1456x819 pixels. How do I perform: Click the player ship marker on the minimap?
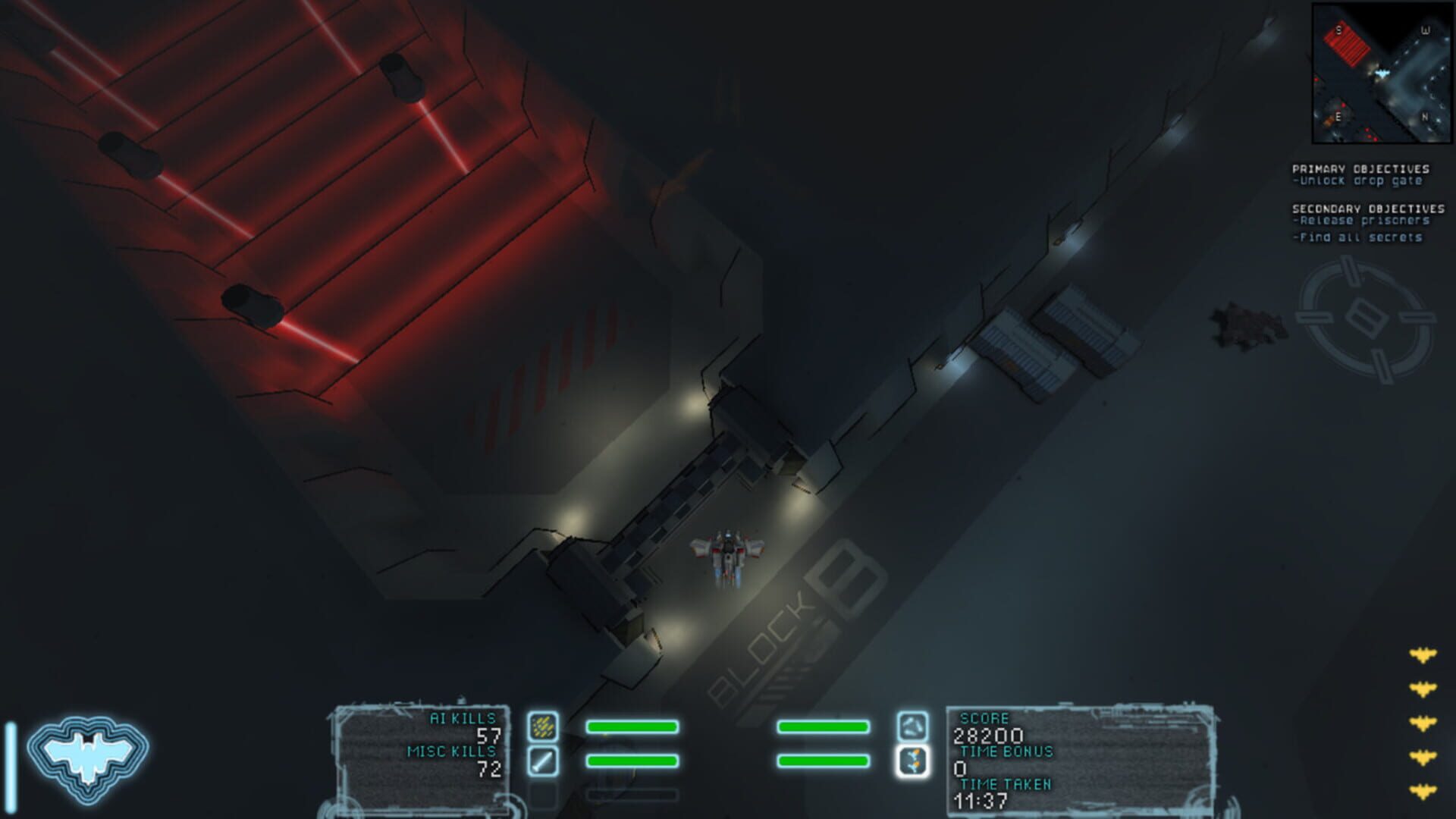(1382, 73)
